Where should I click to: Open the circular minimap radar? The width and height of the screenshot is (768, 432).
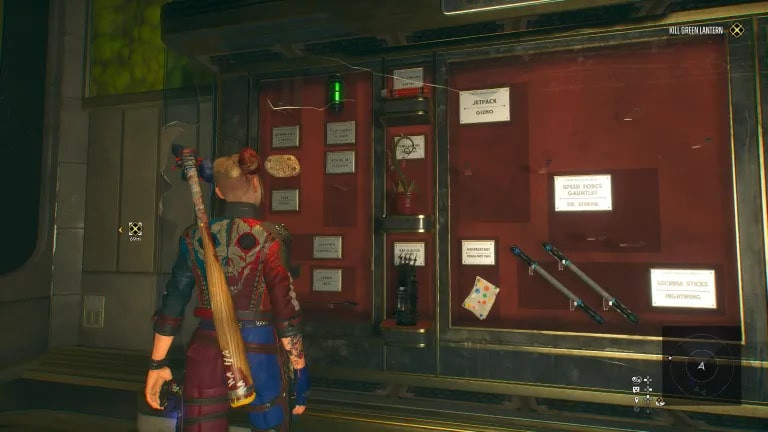(702, 366)
